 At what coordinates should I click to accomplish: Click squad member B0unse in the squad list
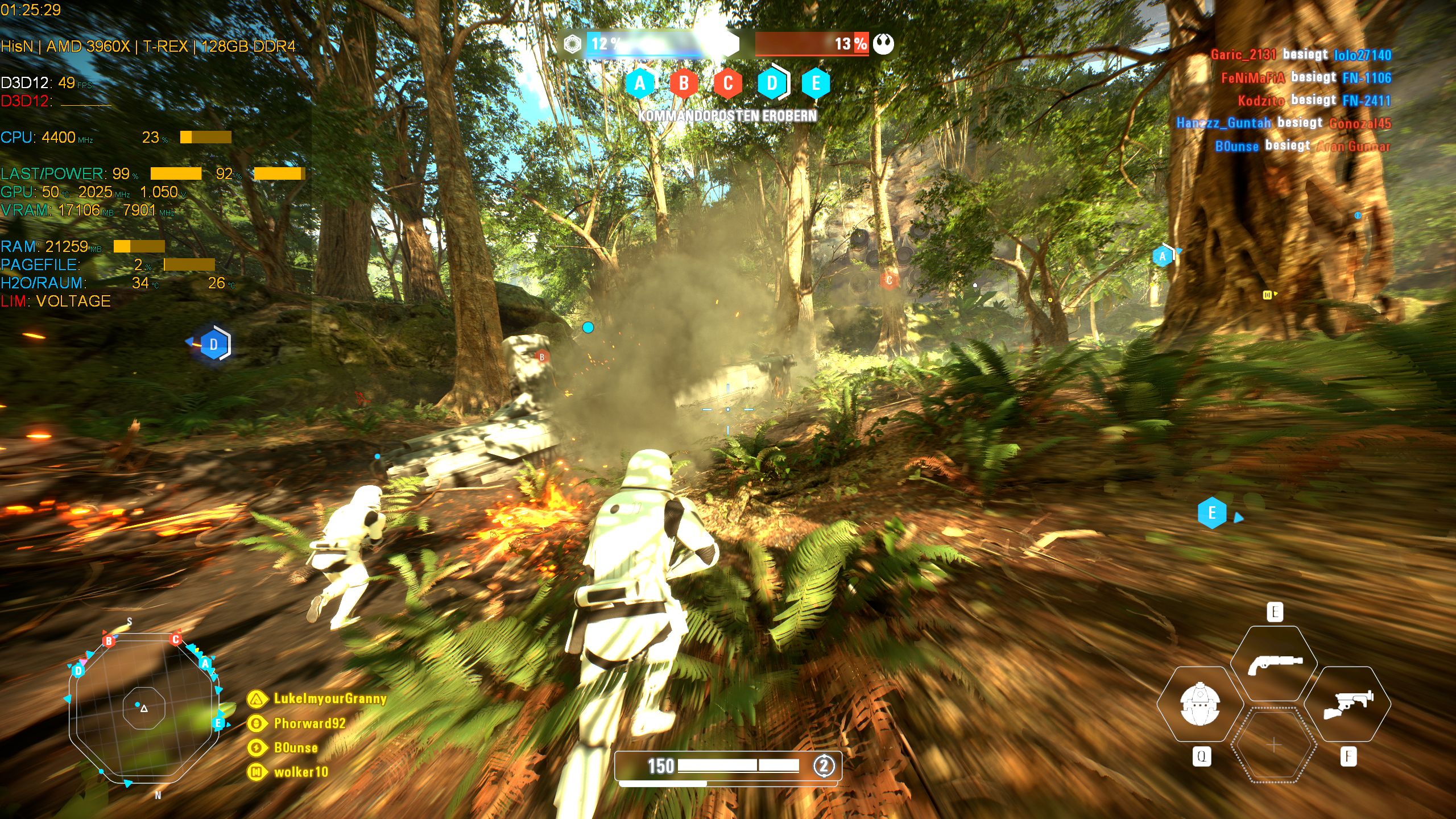tap(296, 748)
